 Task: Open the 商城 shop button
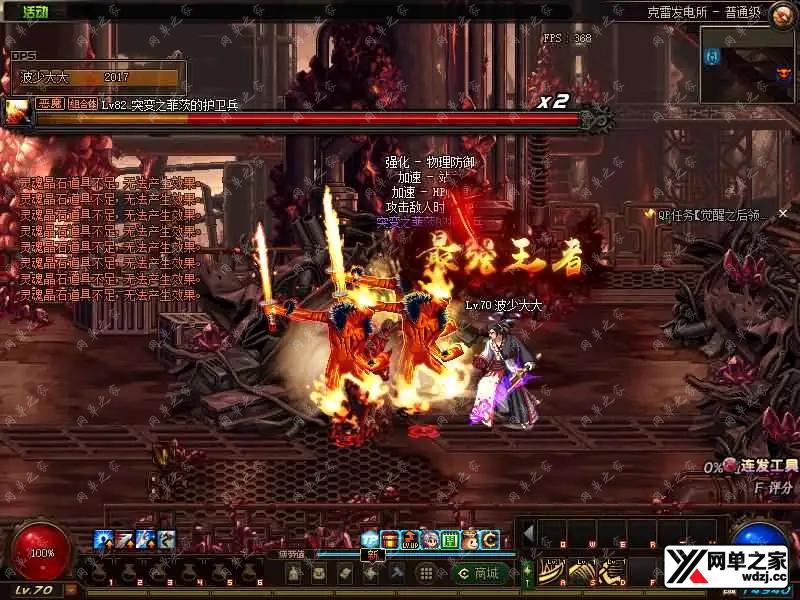(x=477, y=573)
